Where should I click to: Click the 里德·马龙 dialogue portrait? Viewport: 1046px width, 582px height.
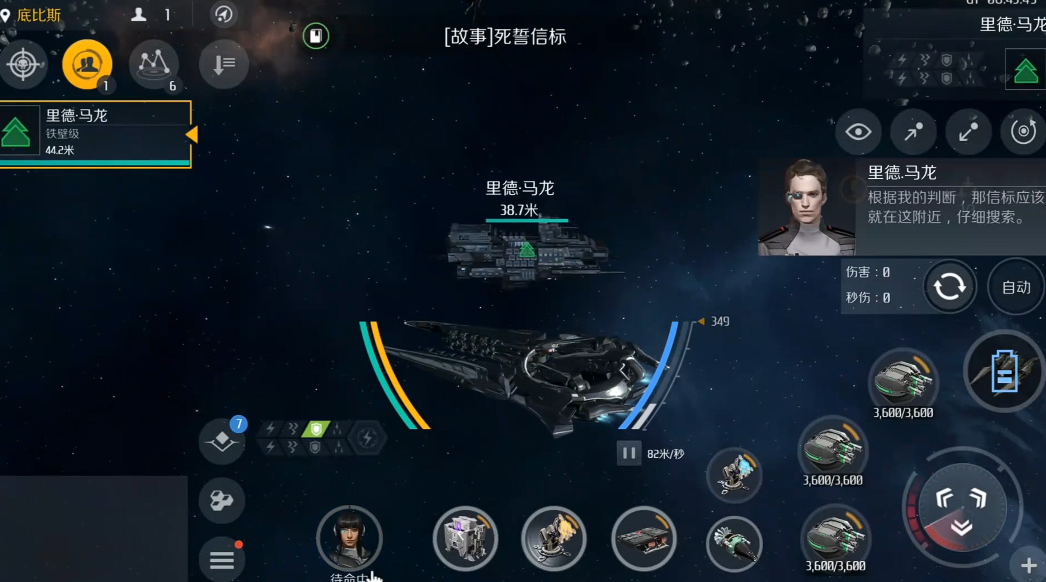tap(806, 207)
